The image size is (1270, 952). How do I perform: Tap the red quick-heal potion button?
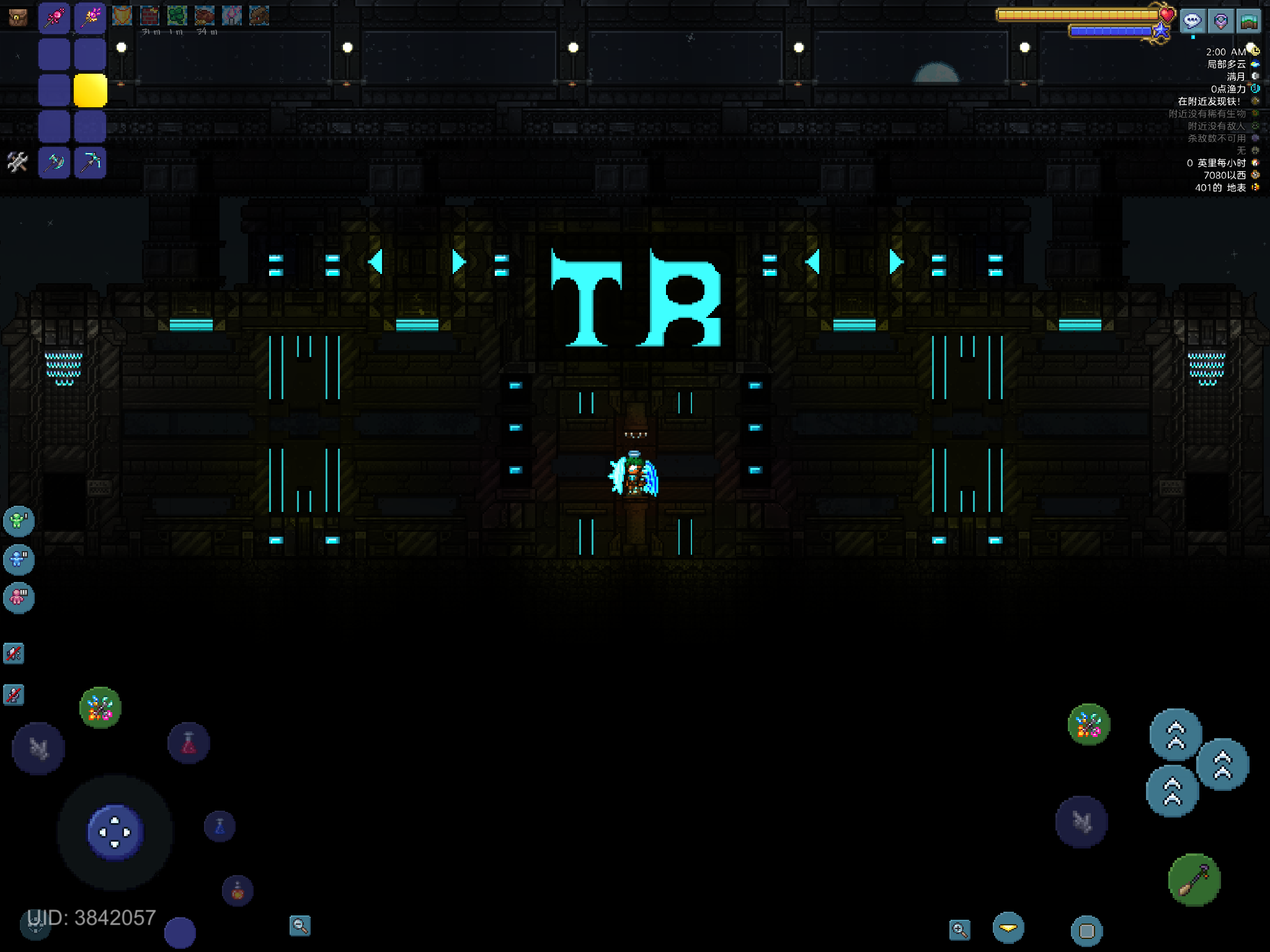click(189, 744)
